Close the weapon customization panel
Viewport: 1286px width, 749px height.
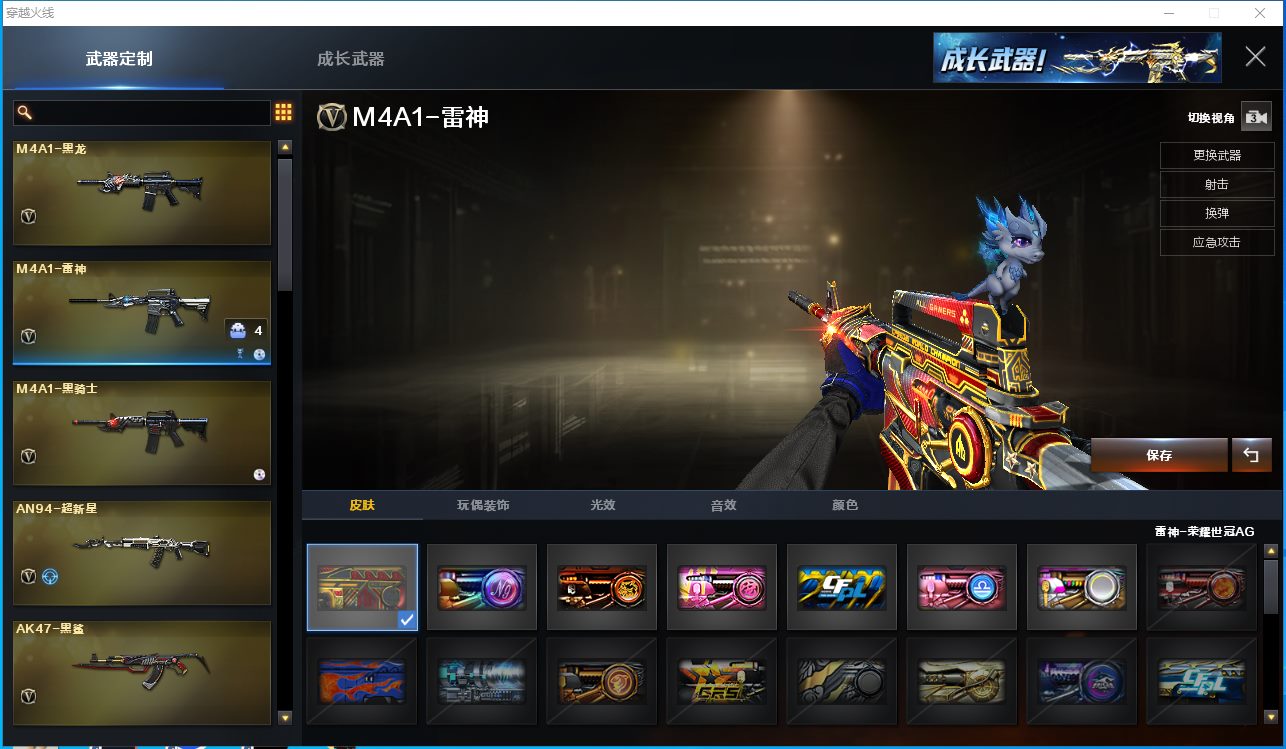coord(1255,57)
